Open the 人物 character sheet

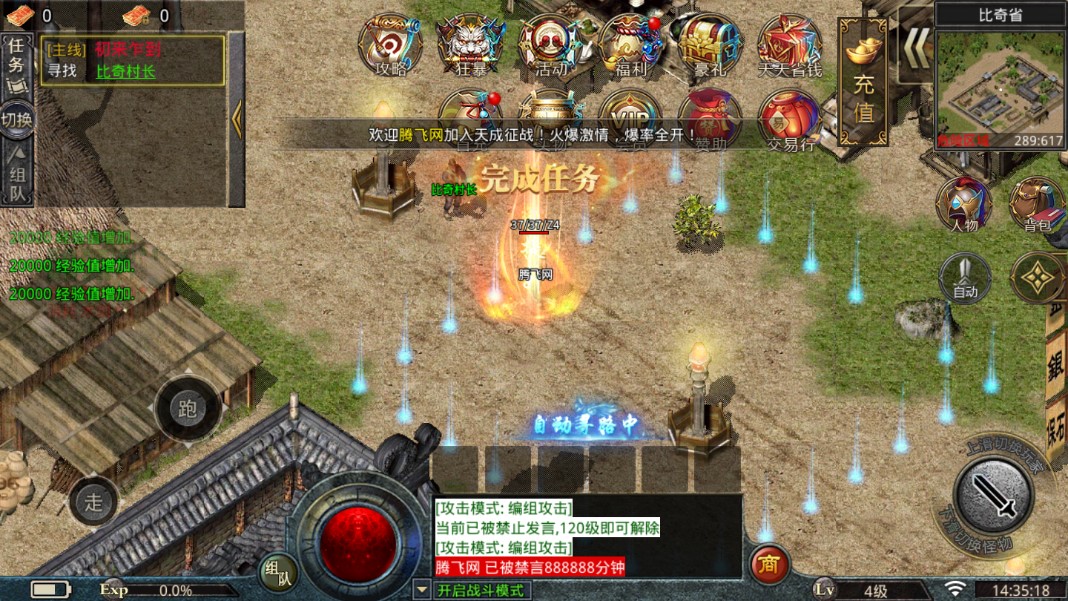coord(964,204)
